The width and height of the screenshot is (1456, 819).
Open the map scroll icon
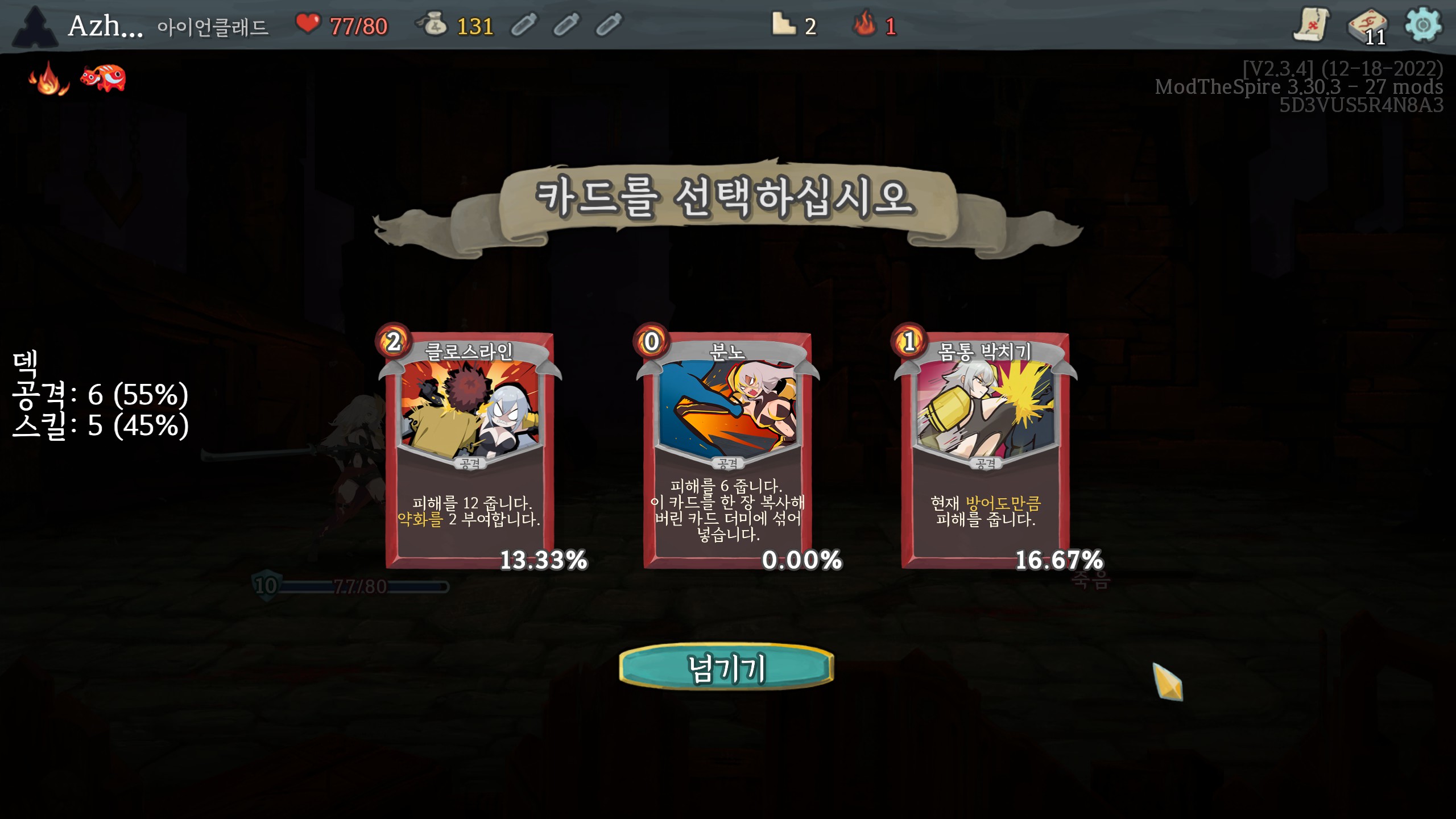(x=1311, y=25)
